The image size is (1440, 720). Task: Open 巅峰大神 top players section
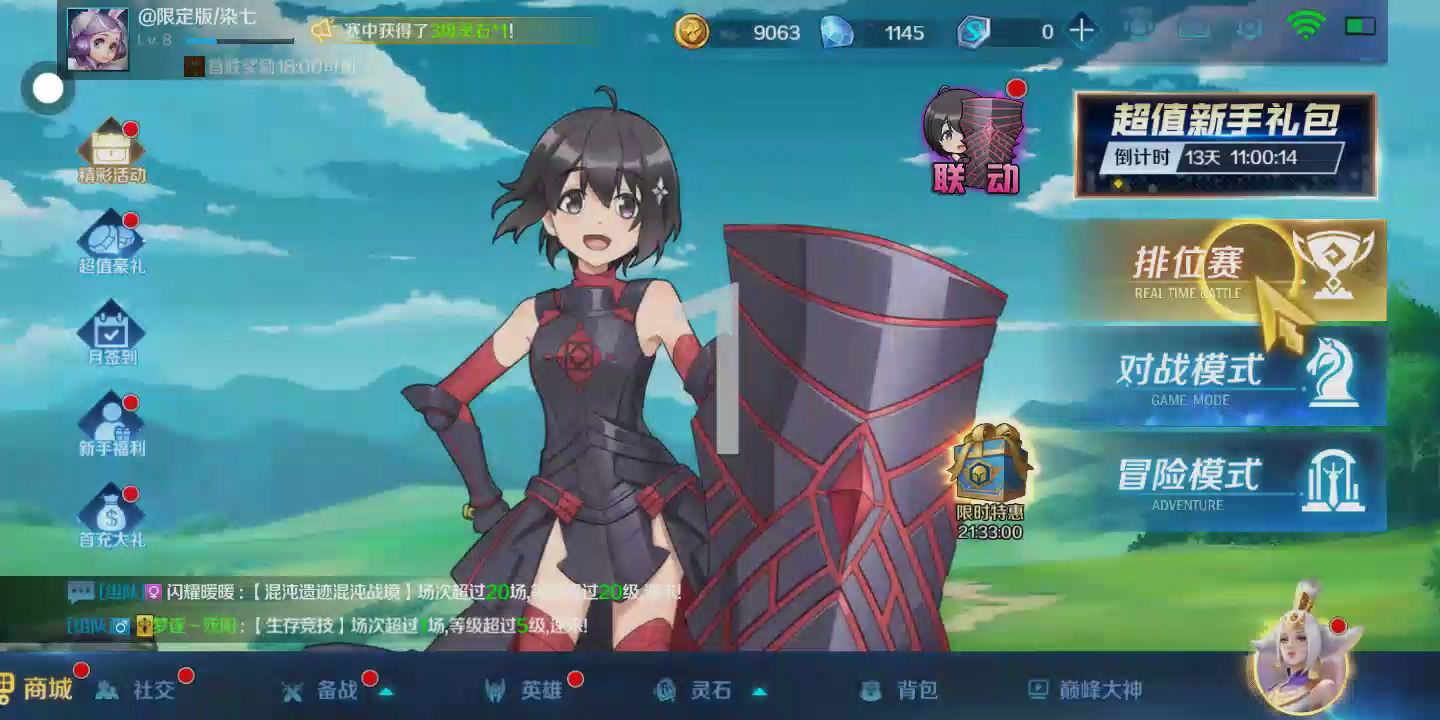tap(1086, 690)
